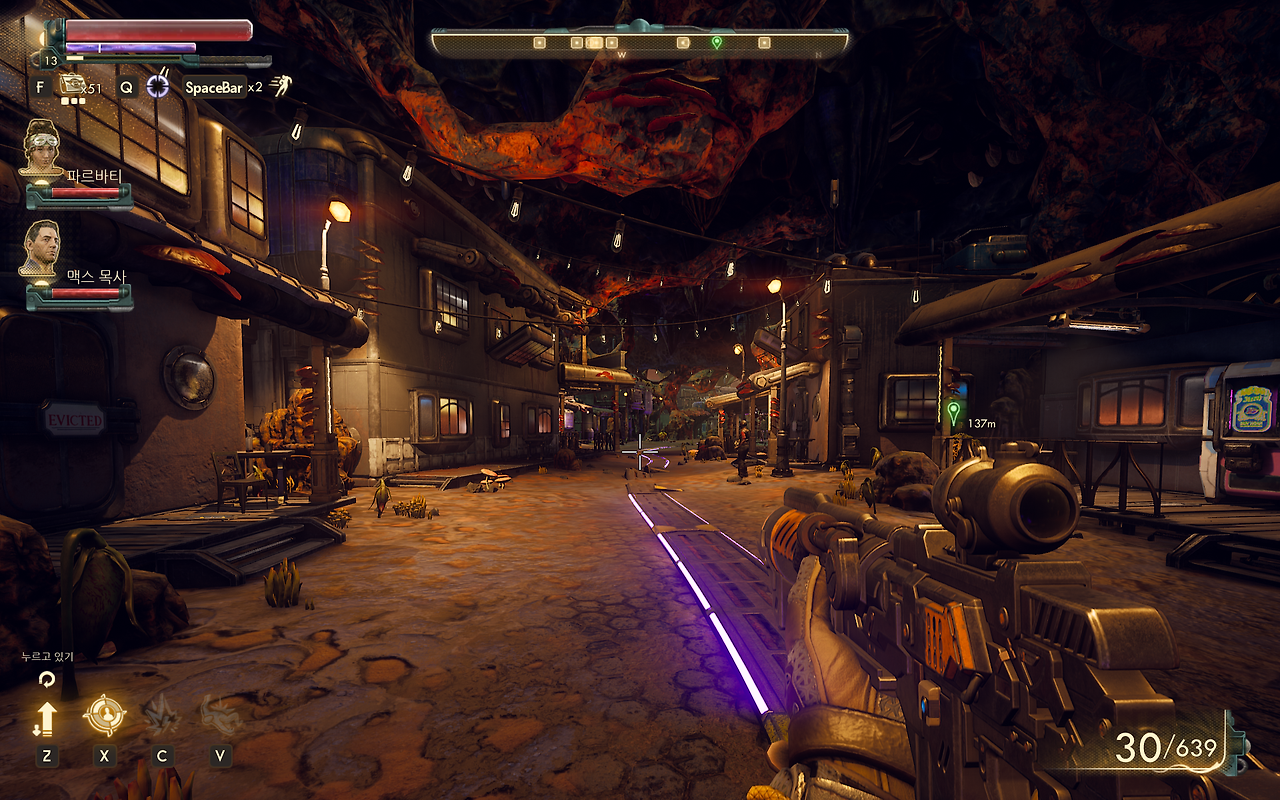Select Vicar Max's companion portrait
1280x800 pixels.
point(40,248)
